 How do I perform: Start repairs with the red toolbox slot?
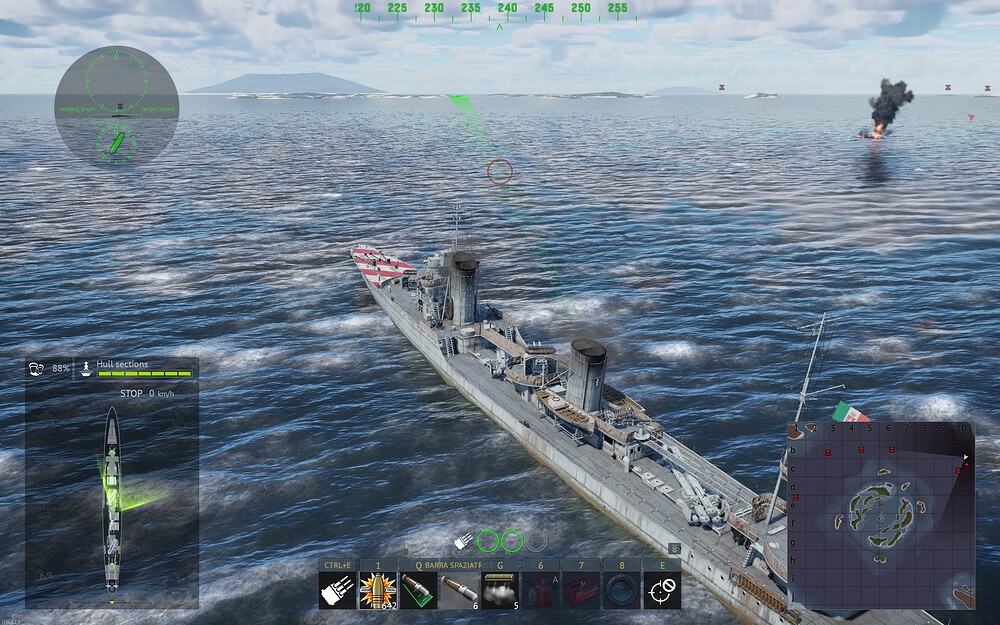[x=581, y=591]
